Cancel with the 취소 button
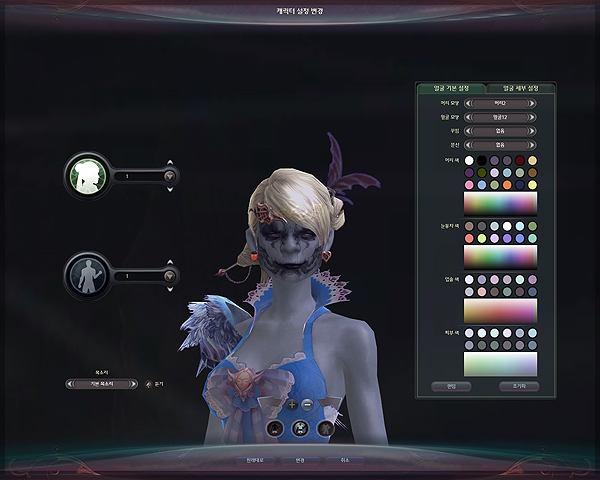 coord(345,460)
